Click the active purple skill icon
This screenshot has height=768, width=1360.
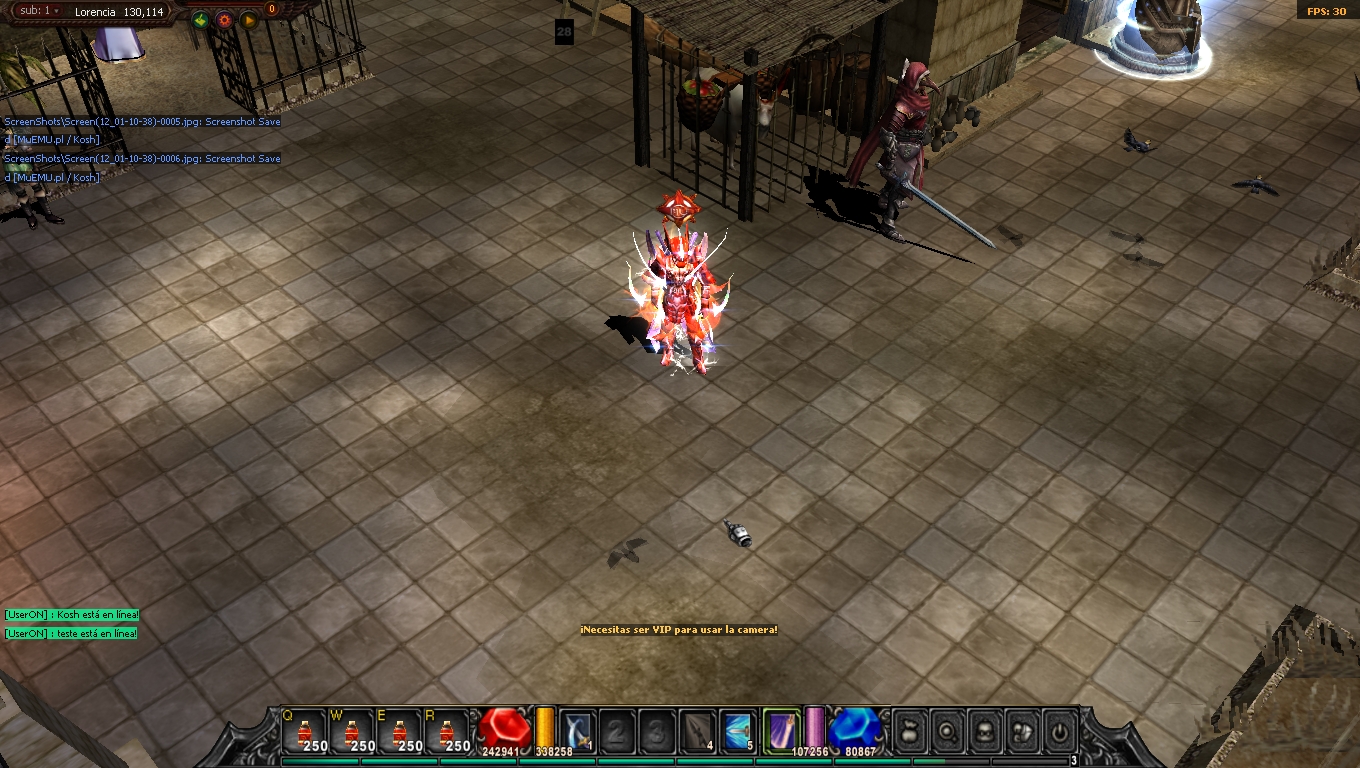click(x=781, y=729)
